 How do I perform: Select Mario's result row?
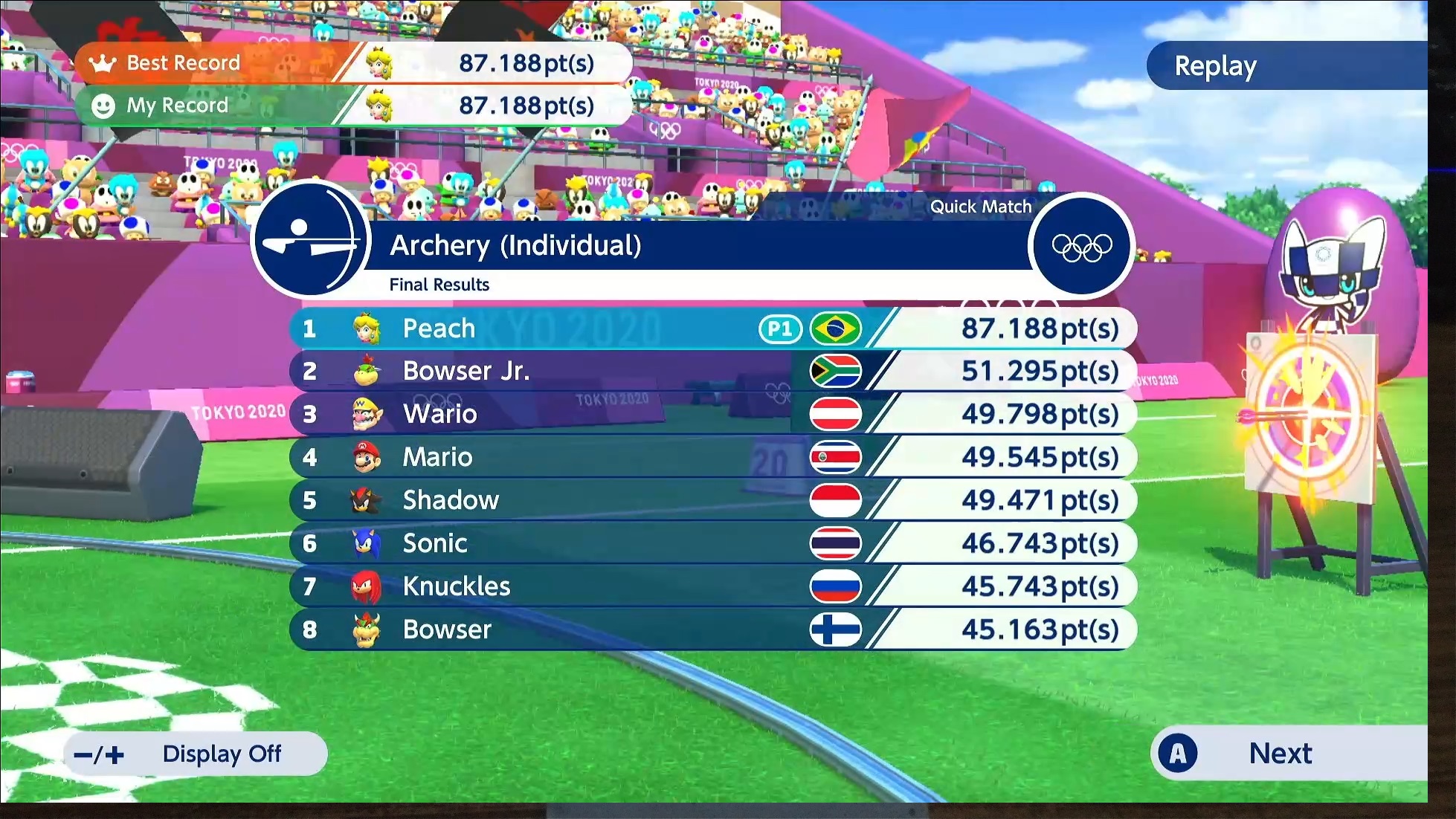pyautogui.click(x=712, y=457)
